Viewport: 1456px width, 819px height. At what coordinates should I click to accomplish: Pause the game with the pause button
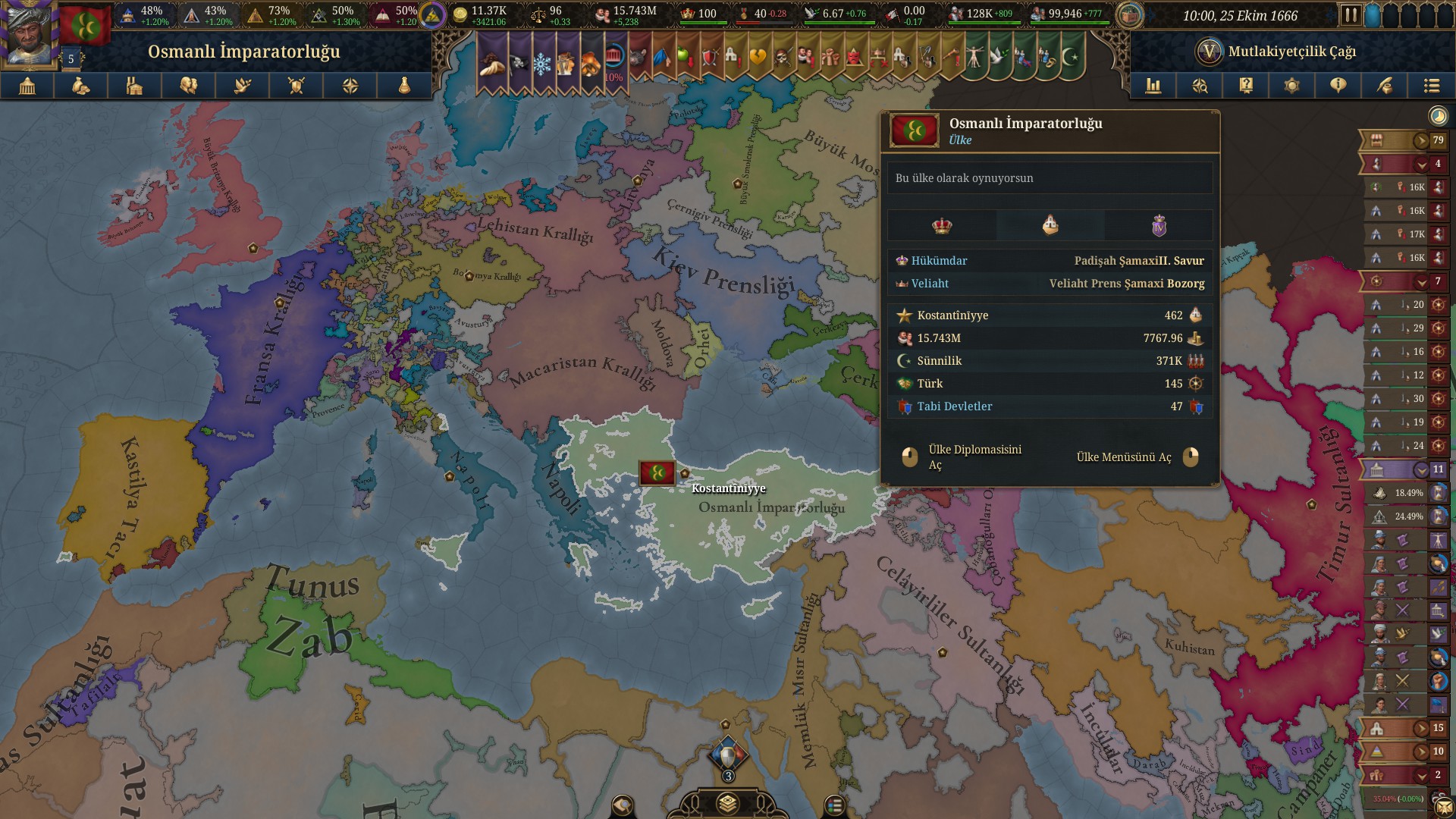(1350, 15)
